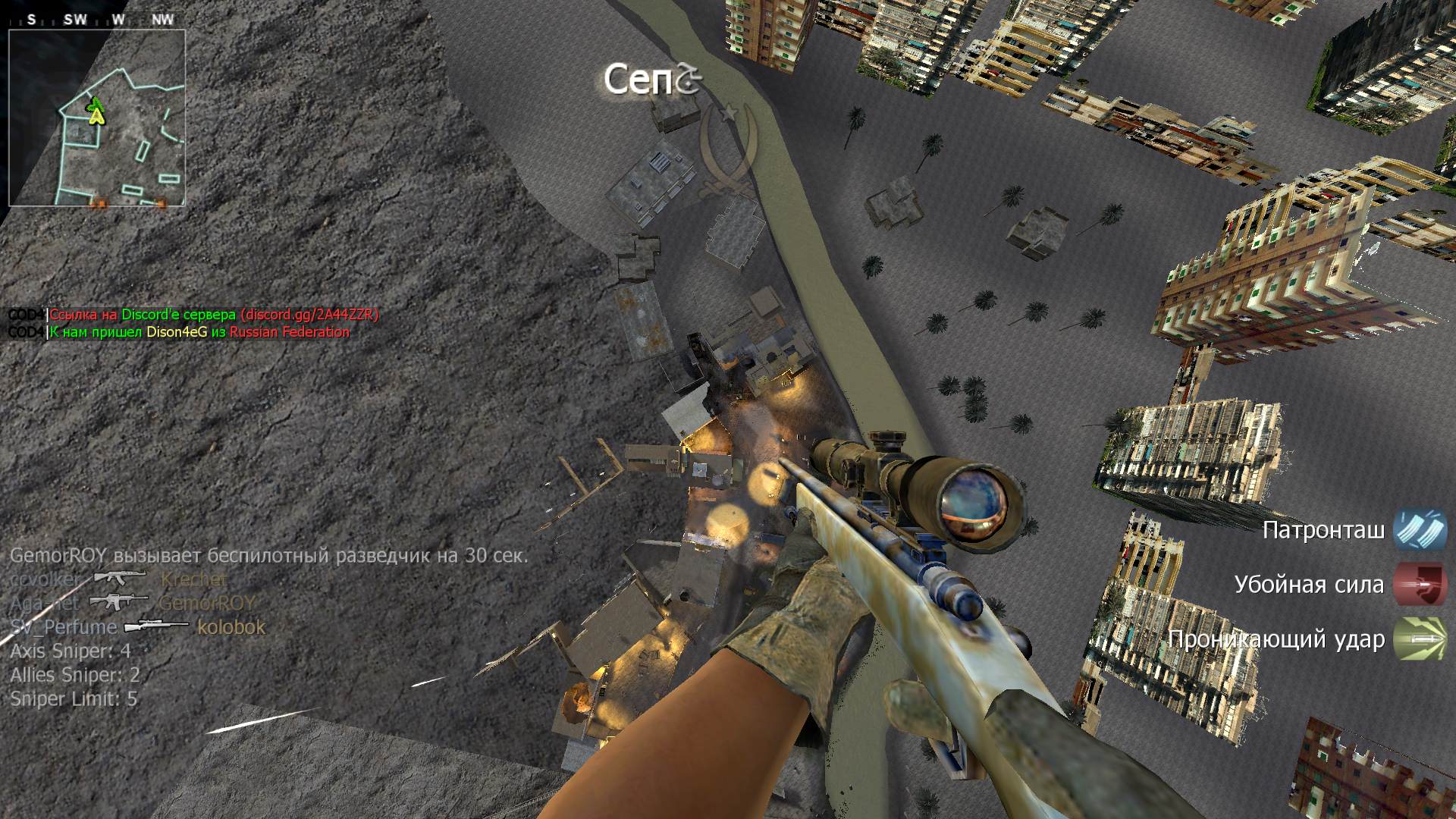Click the minimap in the corner
Screen dimensions: 1456x819
(97, 118)
